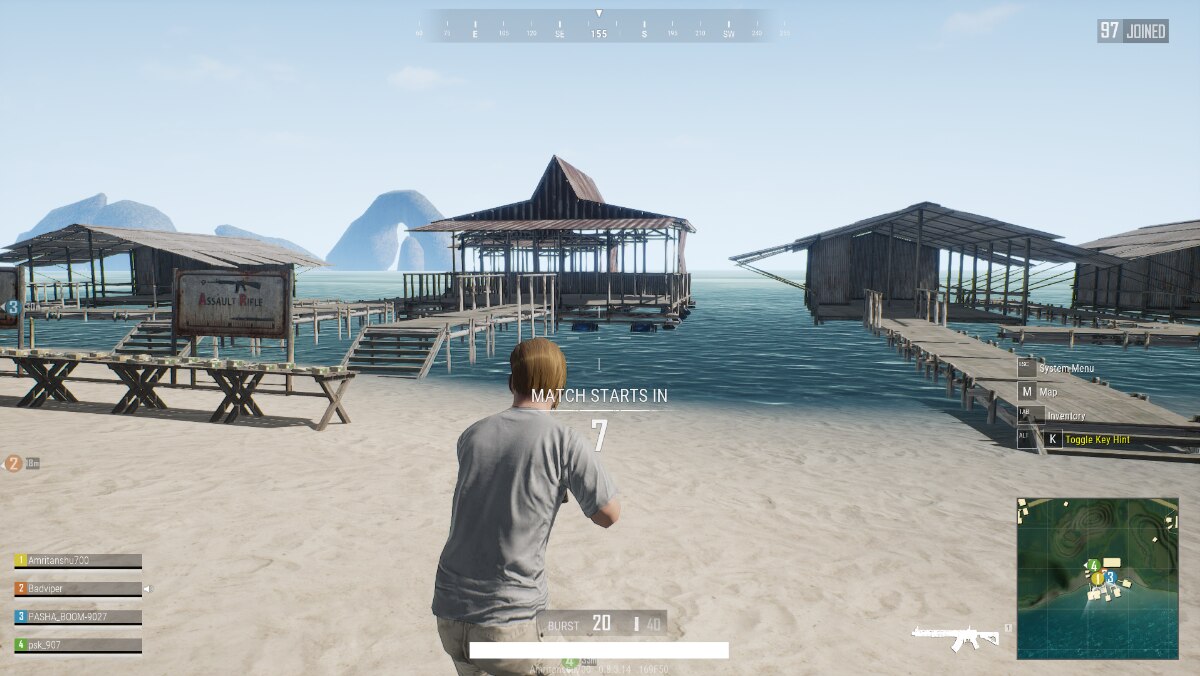The height and width of the screenshot is (676, 1200).
Task: Open the minimap
Action: (1097, 578)
